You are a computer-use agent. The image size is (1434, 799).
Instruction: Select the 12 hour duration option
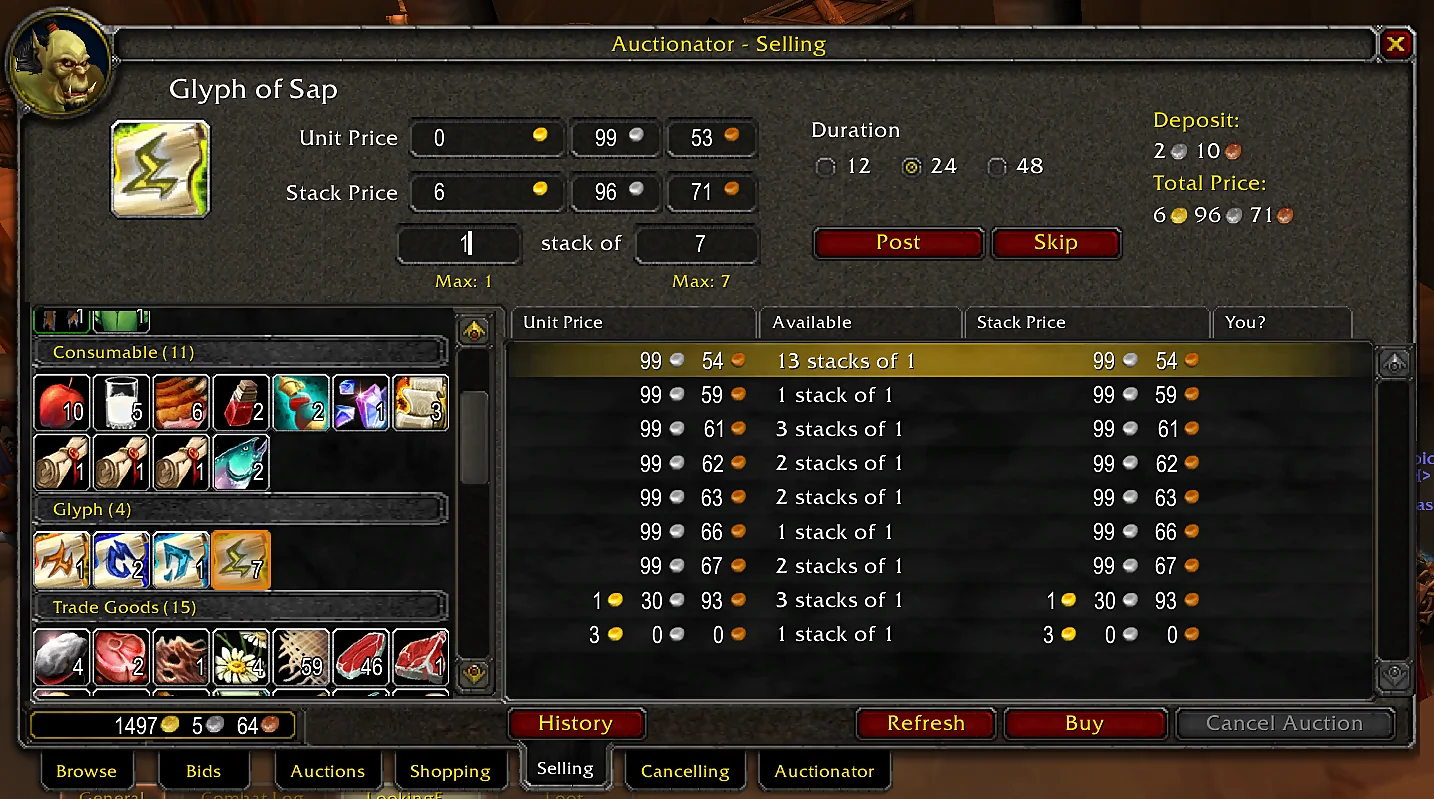click(x=825, y=167)
